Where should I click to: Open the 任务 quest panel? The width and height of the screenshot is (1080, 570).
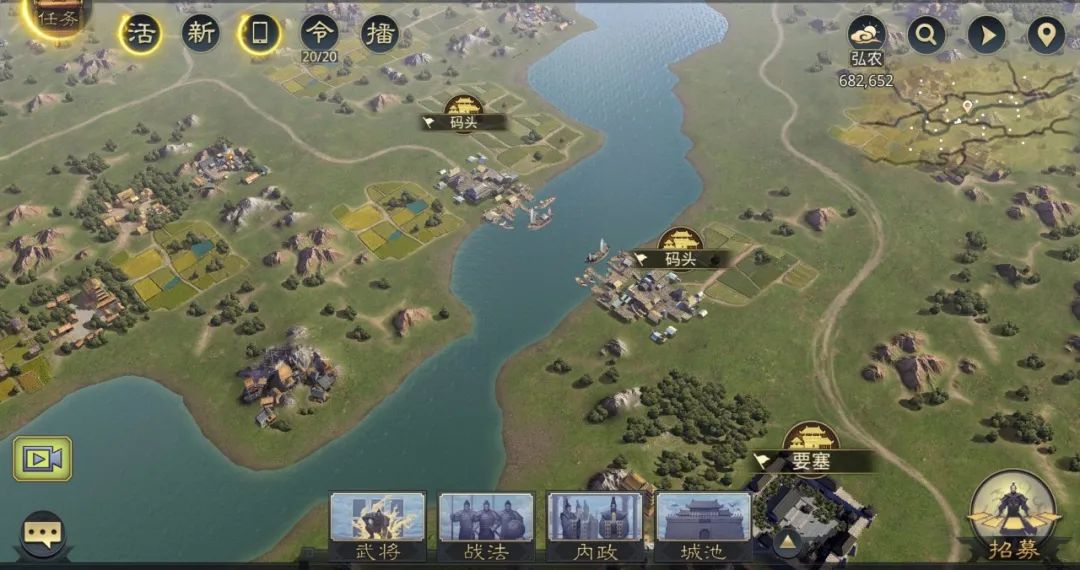pos(57,18)
